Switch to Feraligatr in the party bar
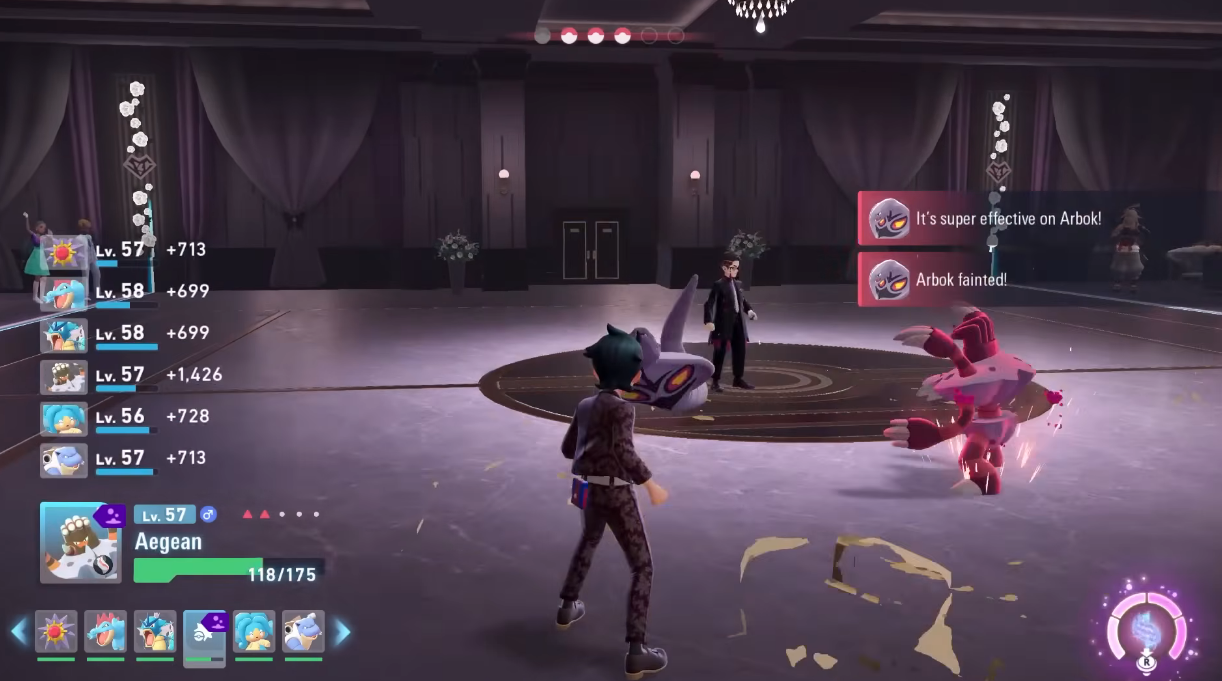1222x681 pixels. 105,632
